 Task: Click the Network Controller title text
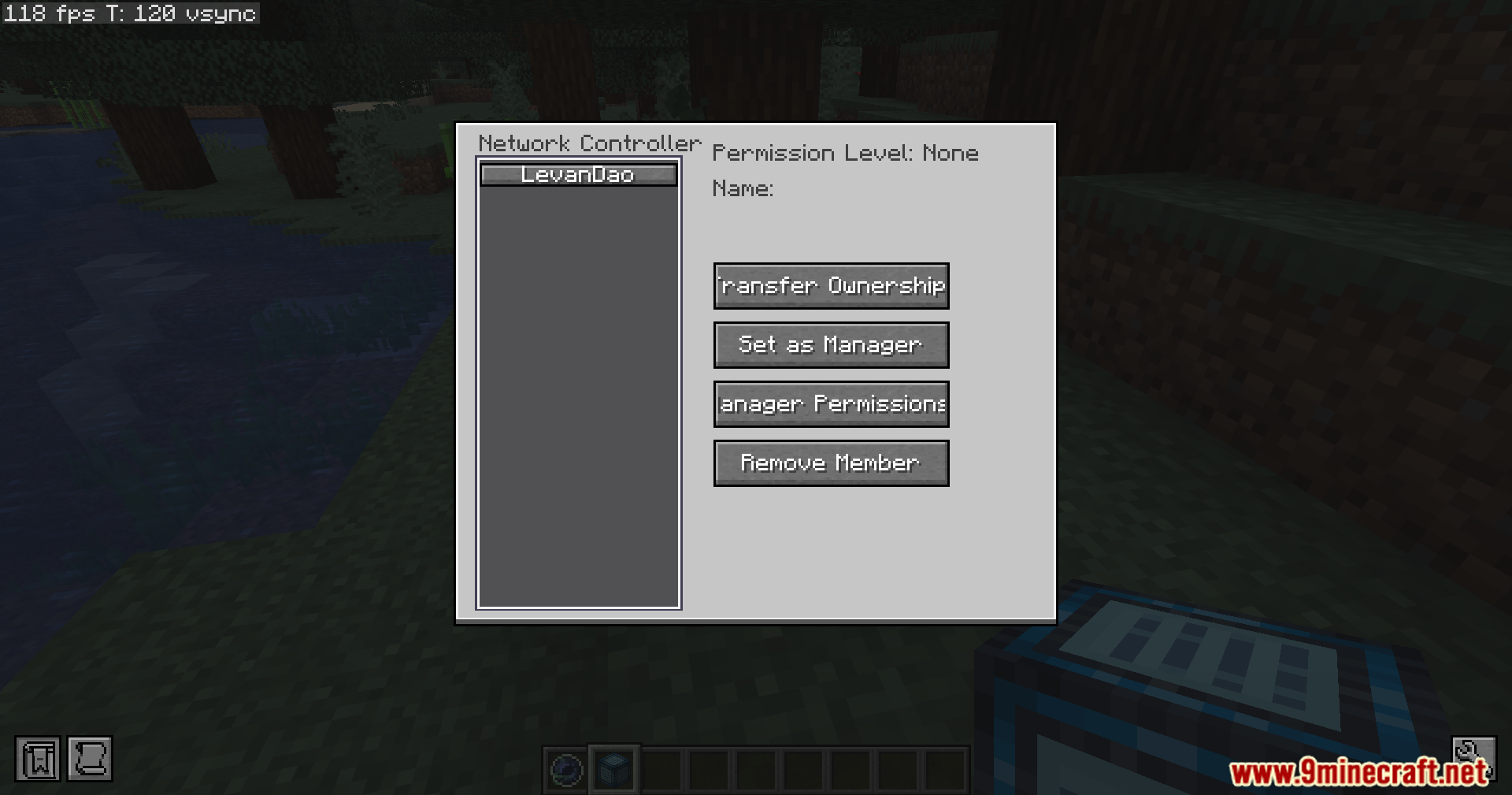[x=590, y=143]
